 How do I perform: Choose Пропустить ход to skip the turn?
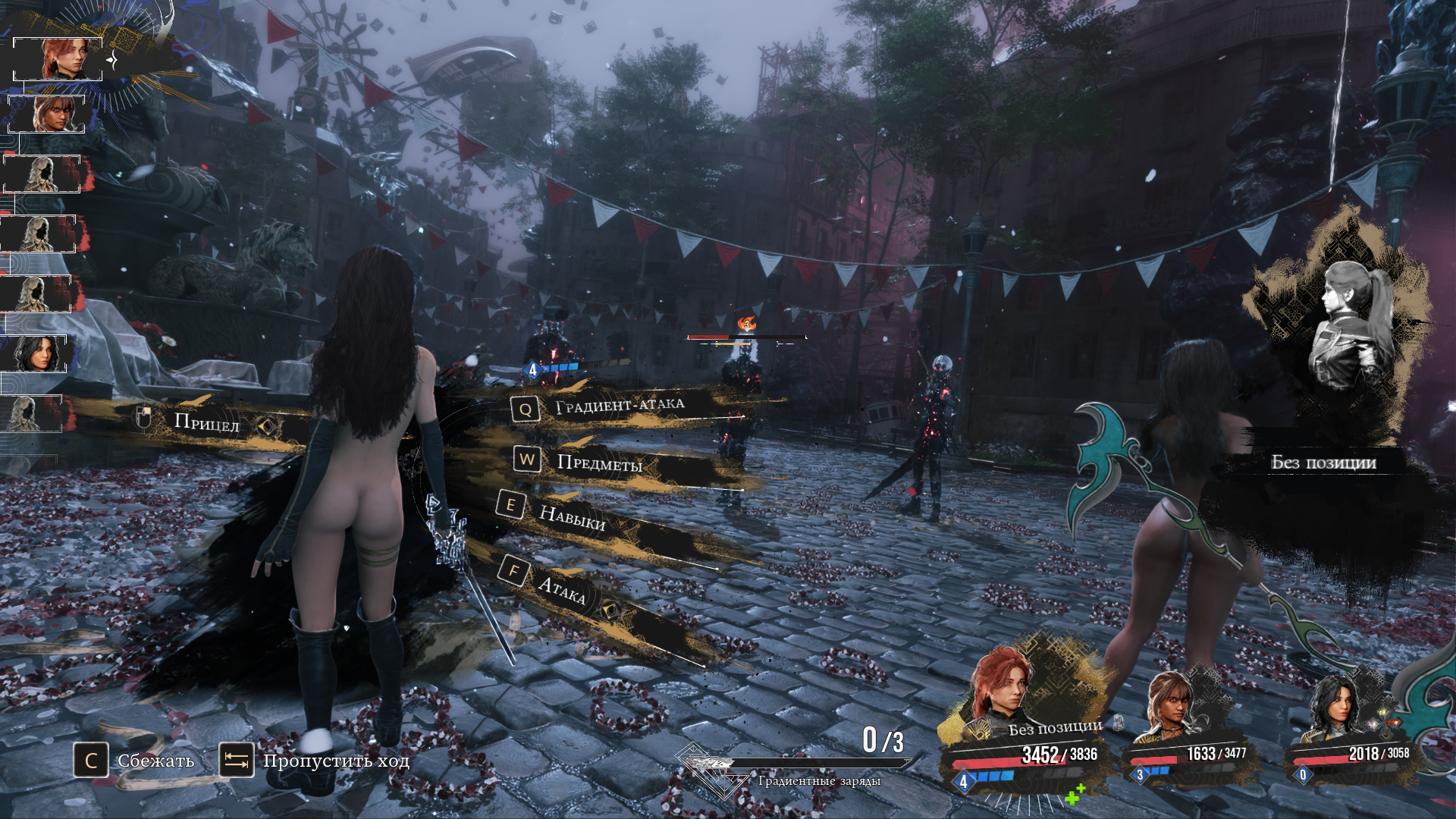click(x=314, y=760)
